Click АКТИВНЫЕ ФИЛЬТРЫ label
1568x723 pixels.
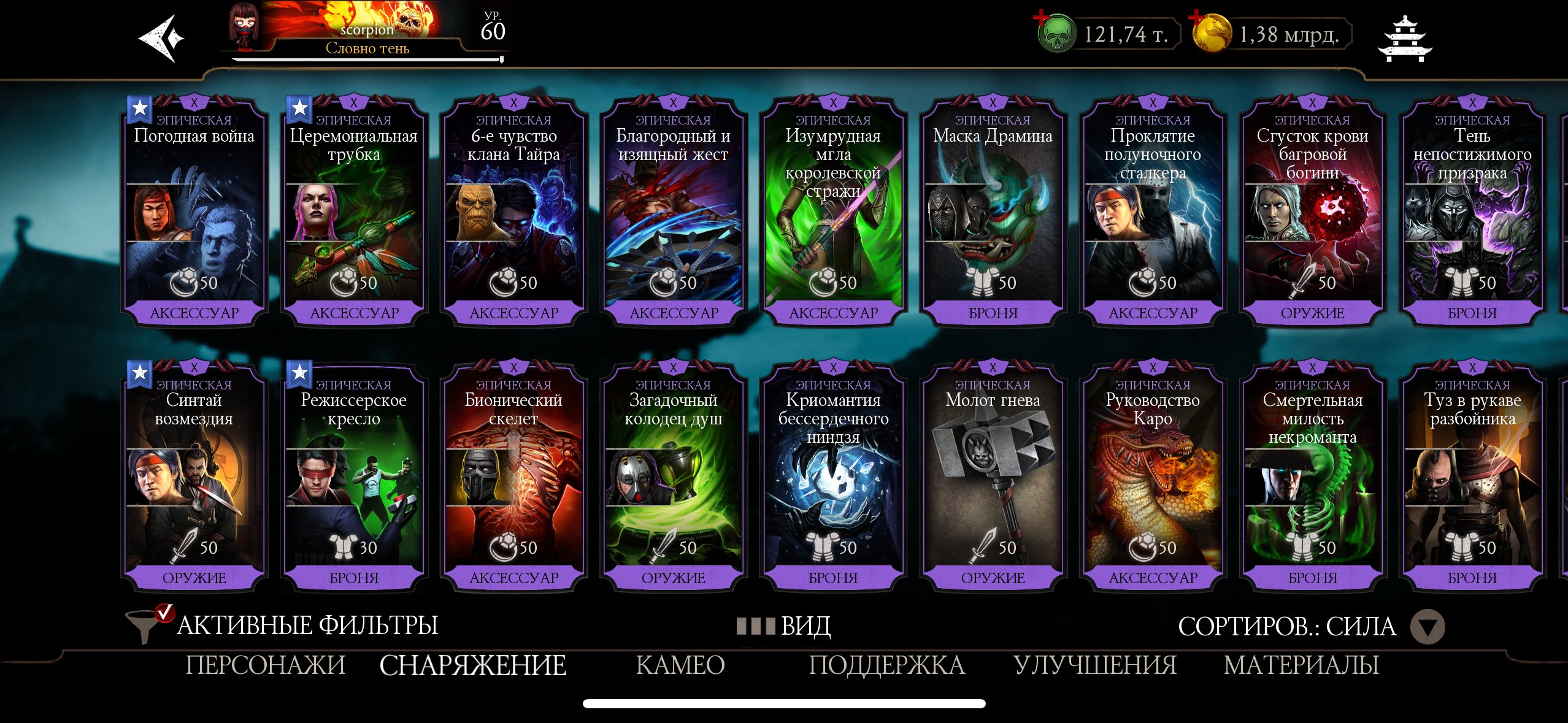tap(307, 627)
